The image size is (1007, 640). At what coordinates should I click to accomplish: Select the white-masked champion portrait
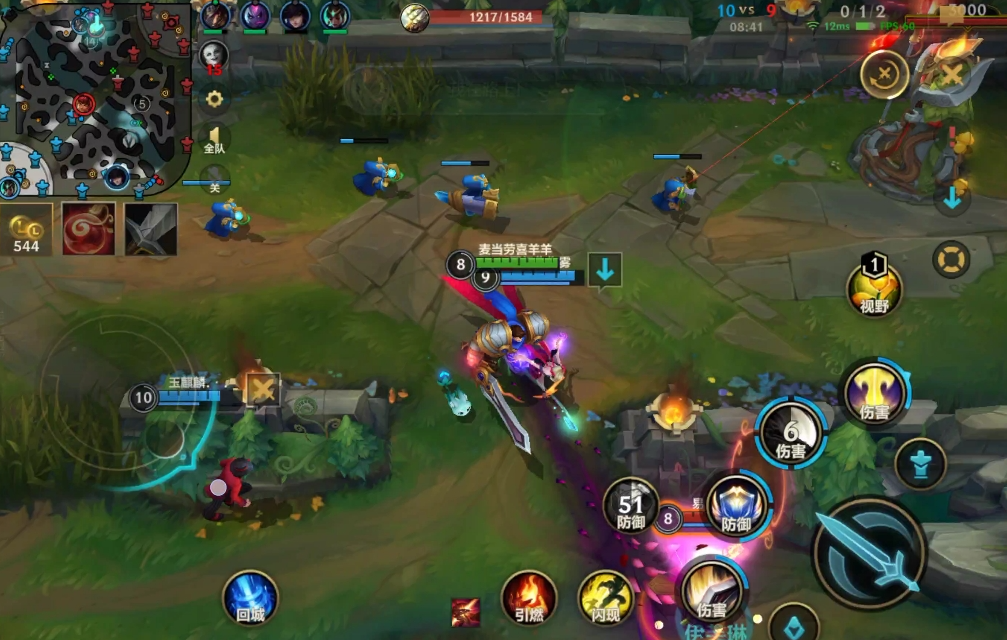pos(214,55)
